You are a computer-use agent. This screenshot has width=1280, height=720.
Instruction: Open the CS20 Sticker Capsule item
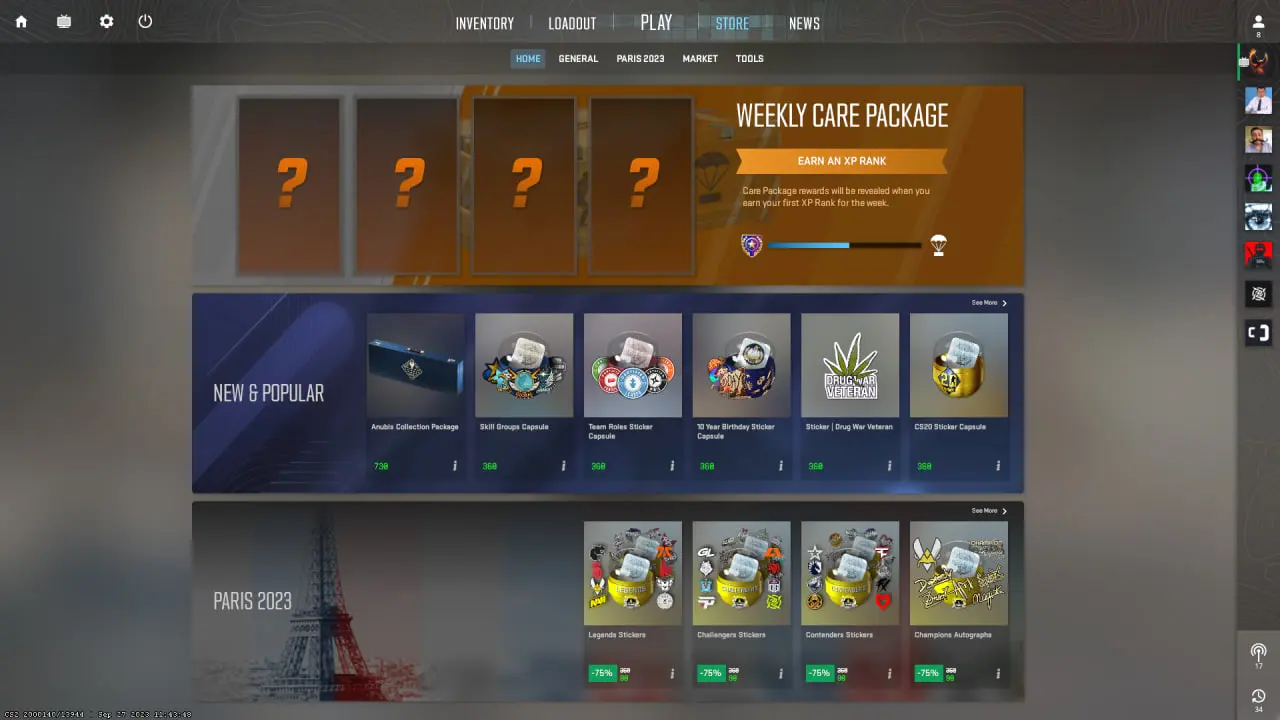(x=959, y=365)
